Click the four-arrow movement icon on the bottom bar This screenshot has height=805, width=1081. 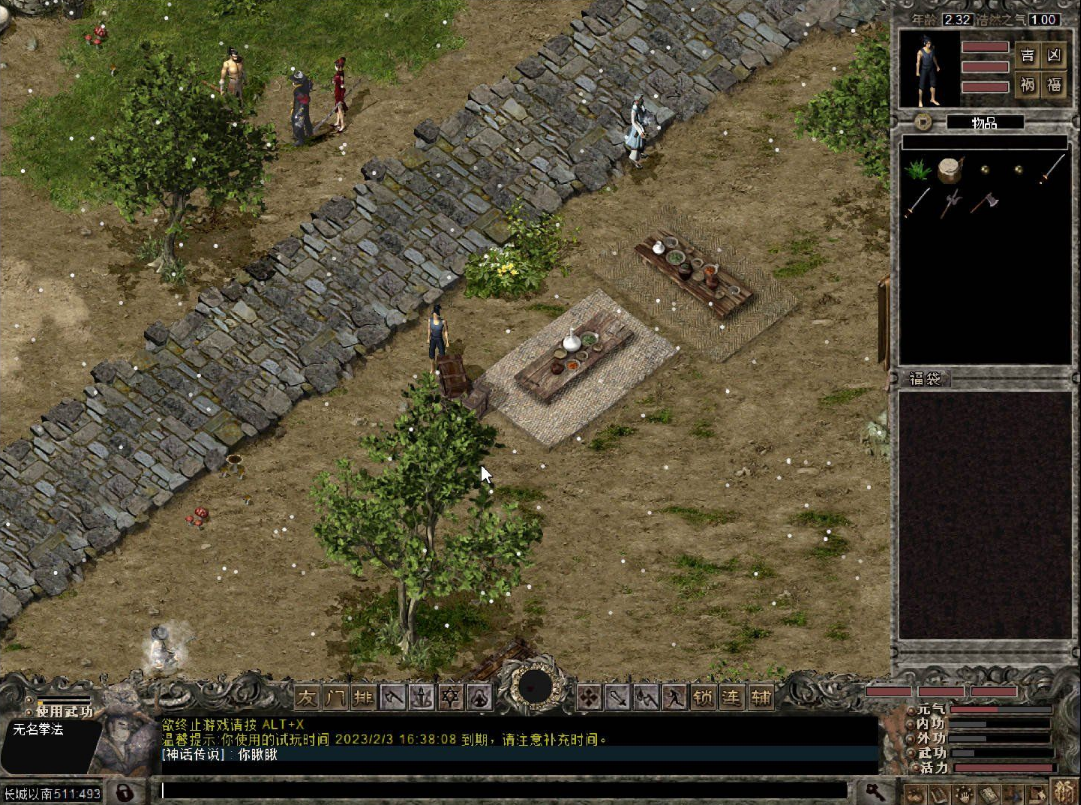[x=589, y=696]
